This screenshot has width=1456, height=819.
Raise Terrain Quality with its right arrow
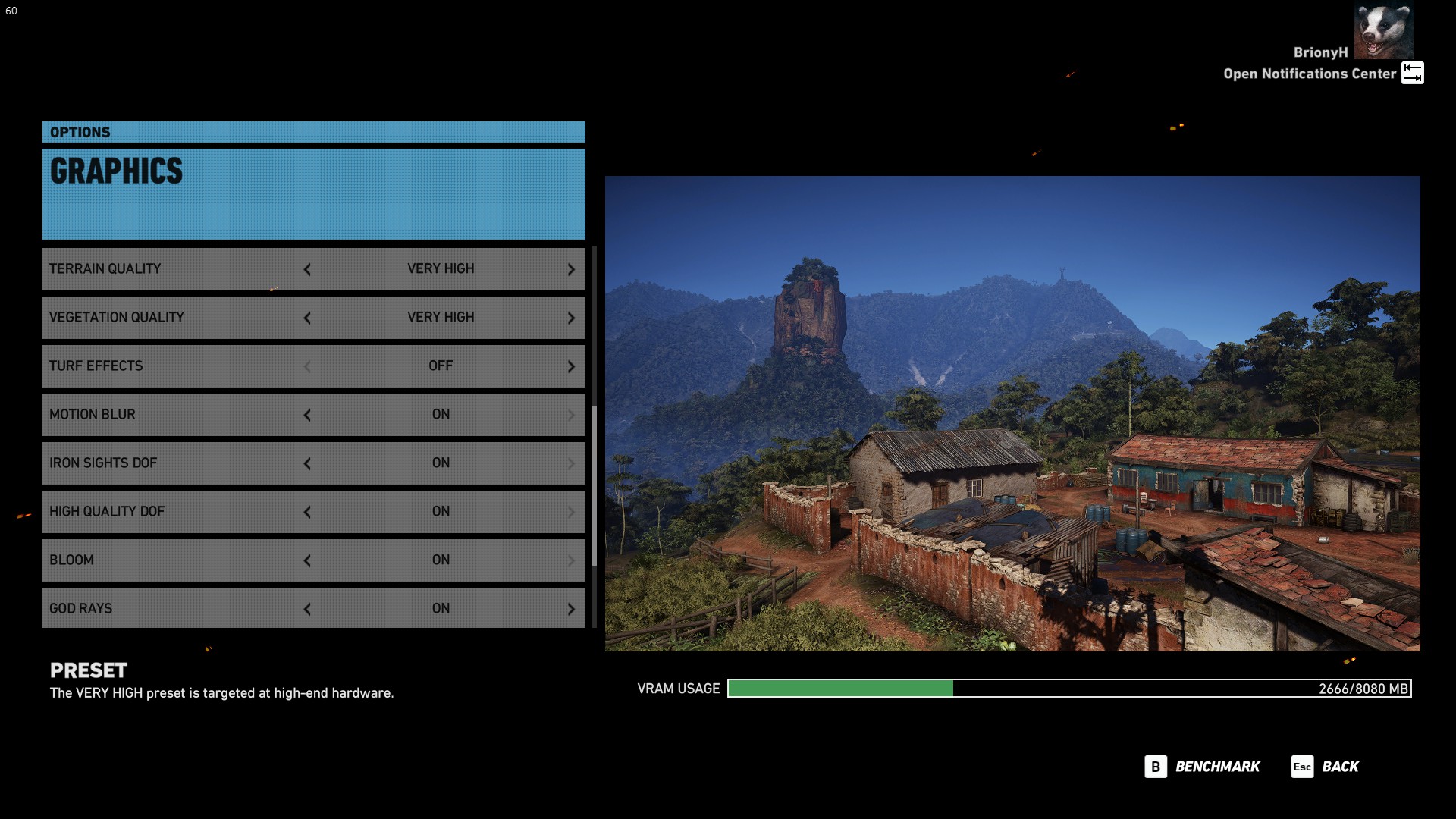pos(571,269)
